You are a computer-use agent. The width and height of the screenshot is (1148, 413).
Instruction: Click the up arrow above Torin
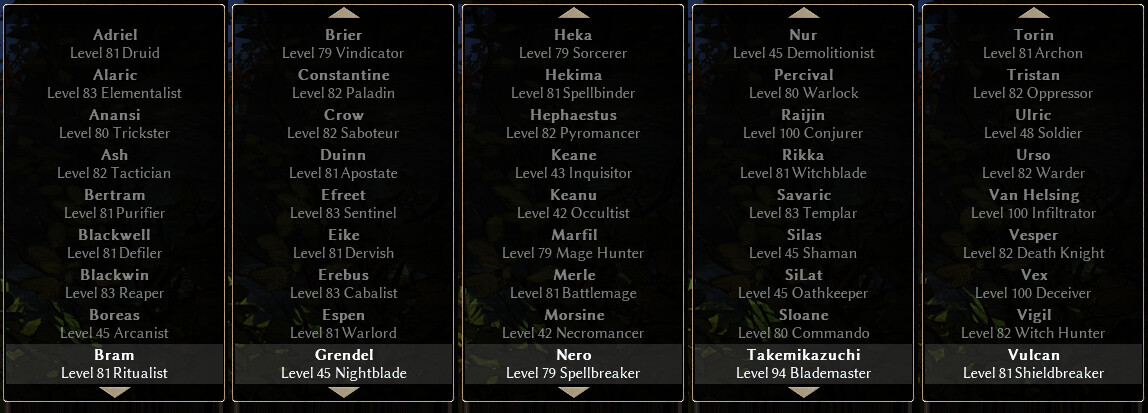(x=1033, y=13)
